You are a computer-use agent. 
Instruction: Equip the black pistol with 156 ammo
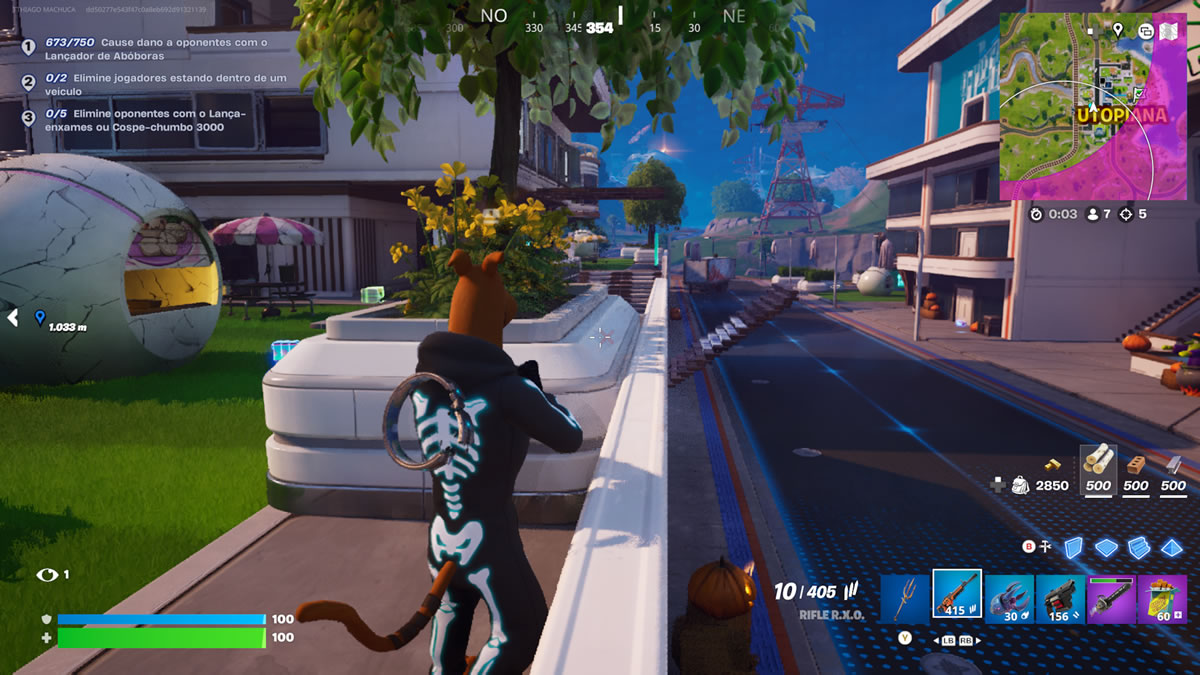1060,598
